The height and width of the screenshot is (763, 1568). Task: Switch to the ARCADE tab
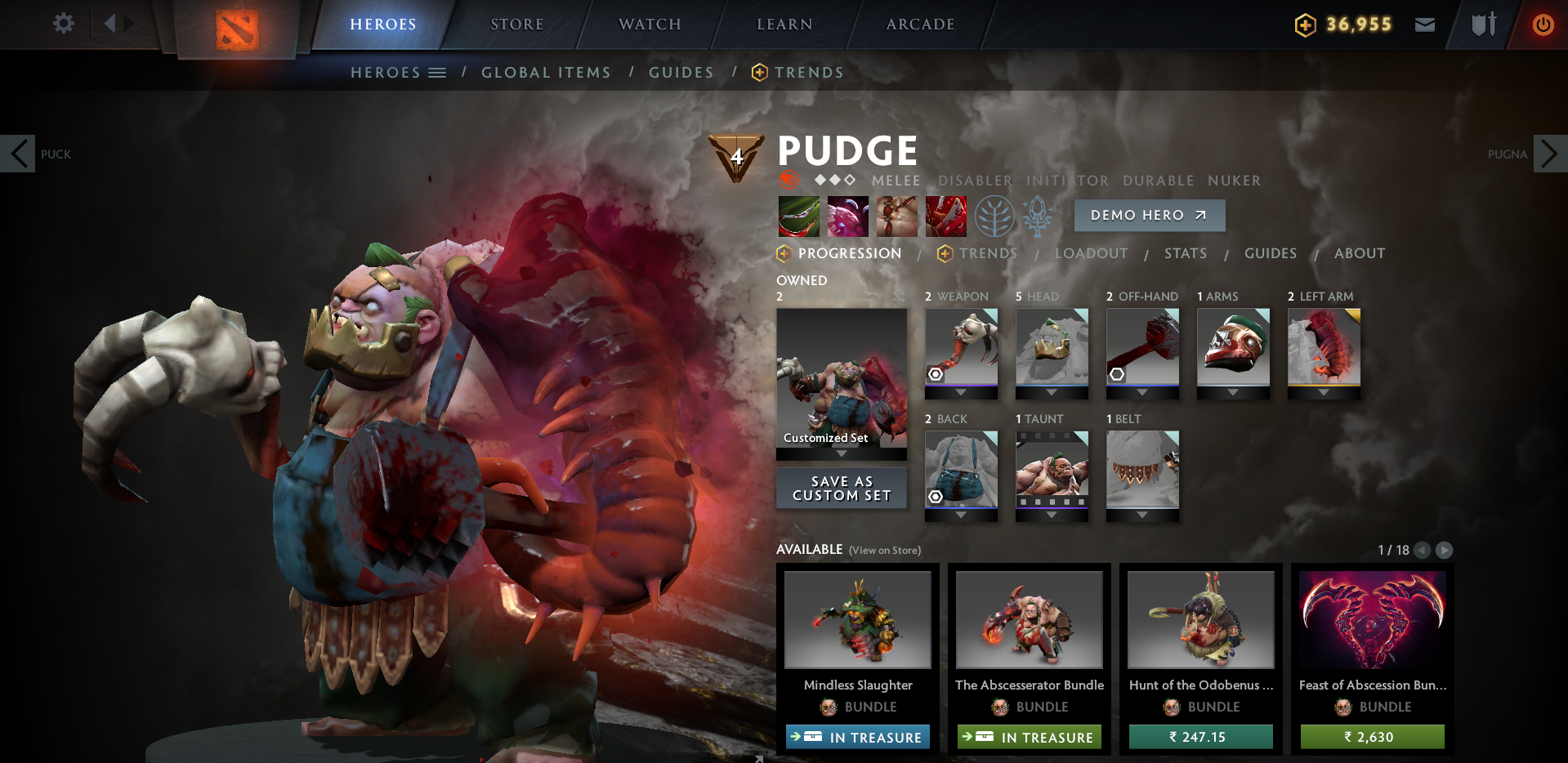coord(919,24)
